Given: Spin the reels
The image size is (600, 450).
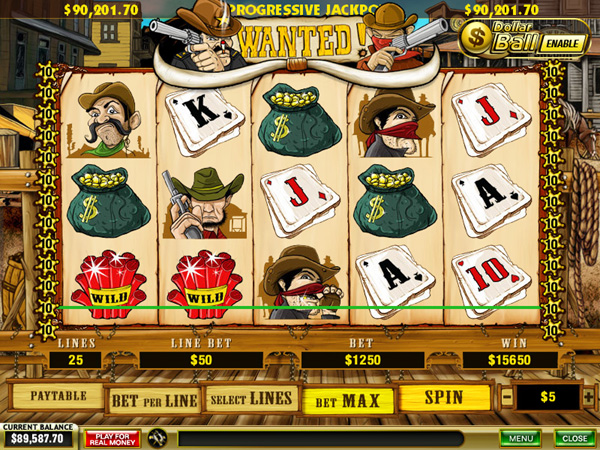Looking at the screenshot, I should (x=443, y=398).
